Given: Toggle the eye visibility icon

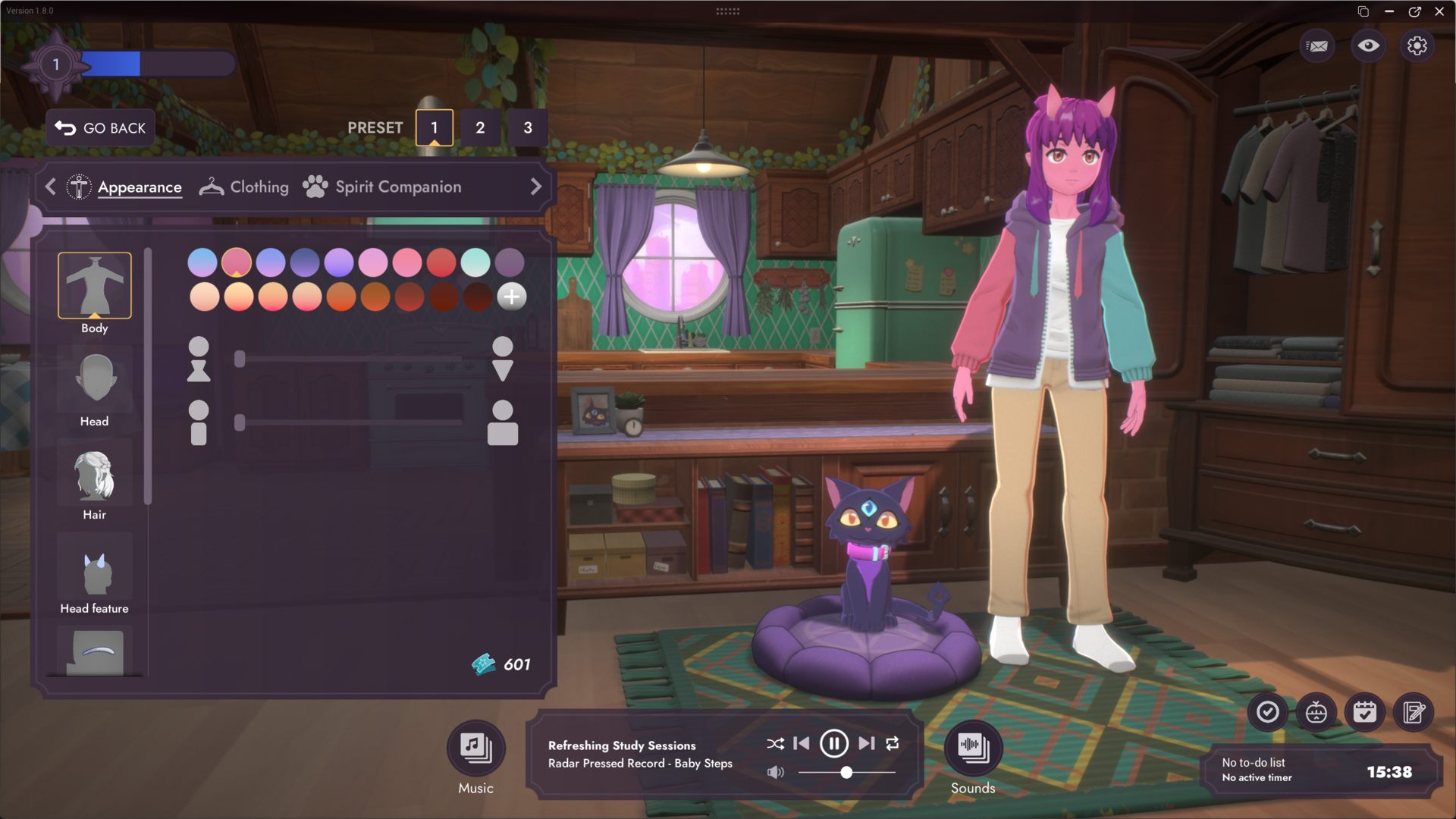Looking at the screenshot, I should pyautogui.click(x=1368, y=46).
